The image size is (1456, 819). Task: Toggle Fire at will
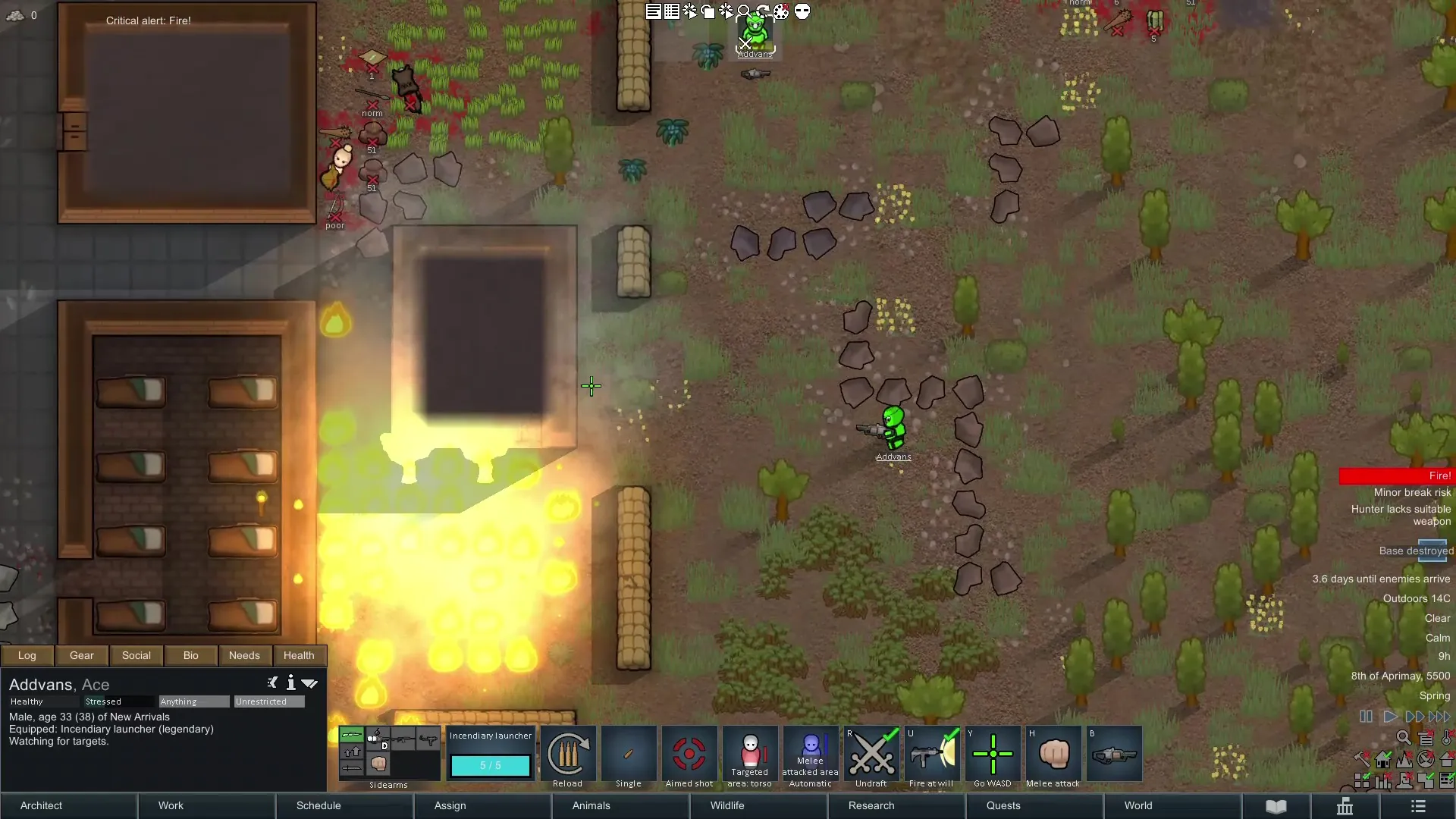click(x=931, y=755)
